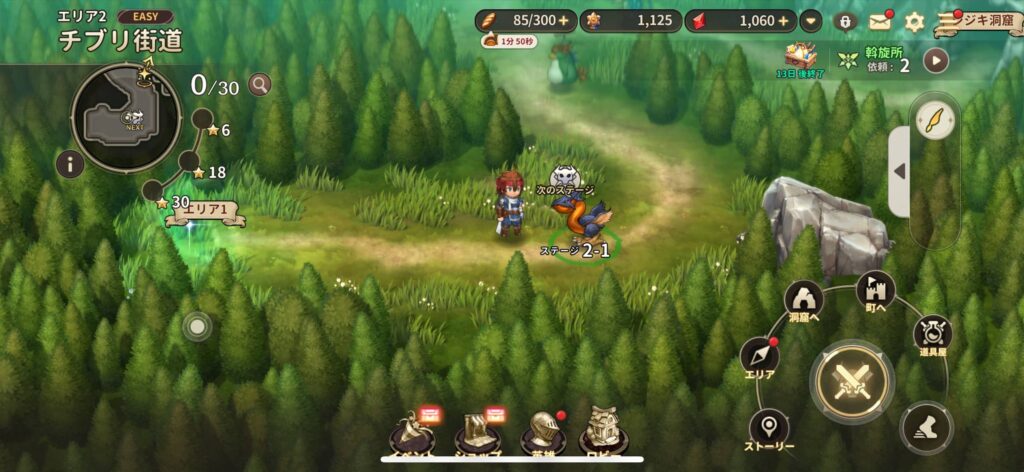Tap the padlock screen-lock icon
Viewport: 1024px width, 472px height.
845,22
